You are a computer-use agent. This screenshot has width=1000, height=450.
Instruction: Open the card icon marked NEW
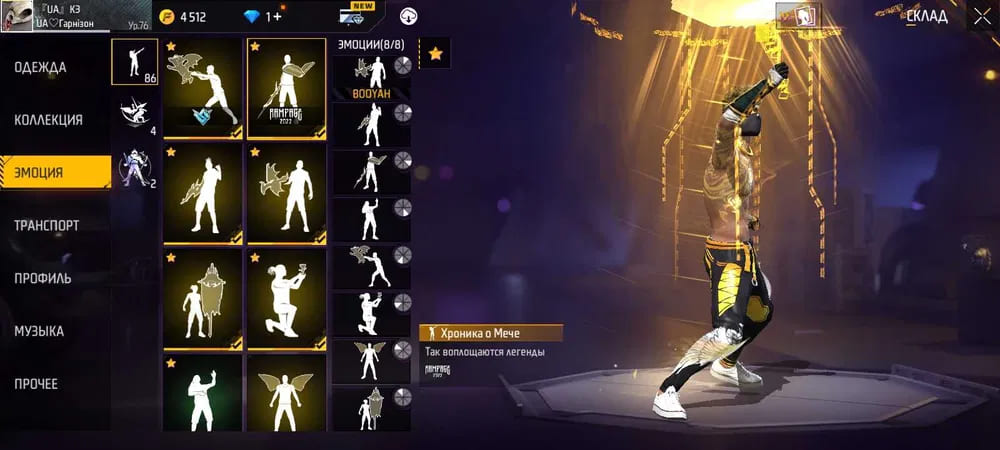(x=358, y=16)
